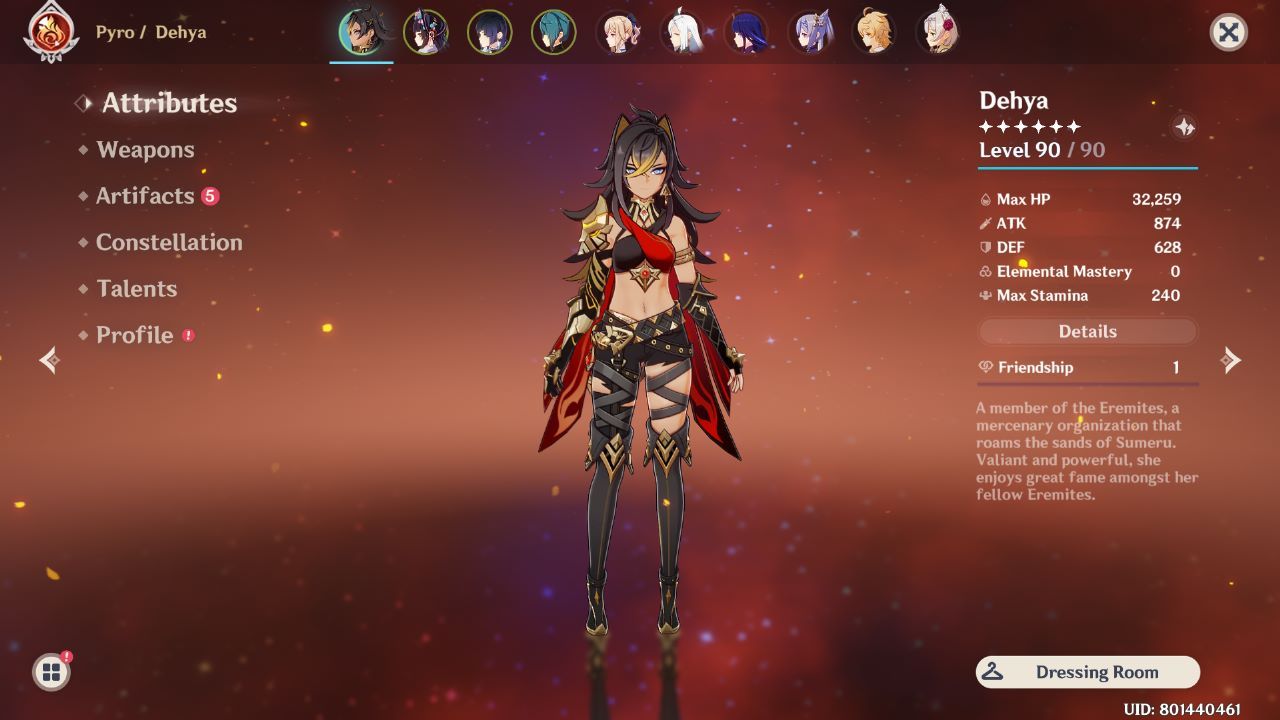Navigate to previous character with left arrow

[x=48, y=361]
